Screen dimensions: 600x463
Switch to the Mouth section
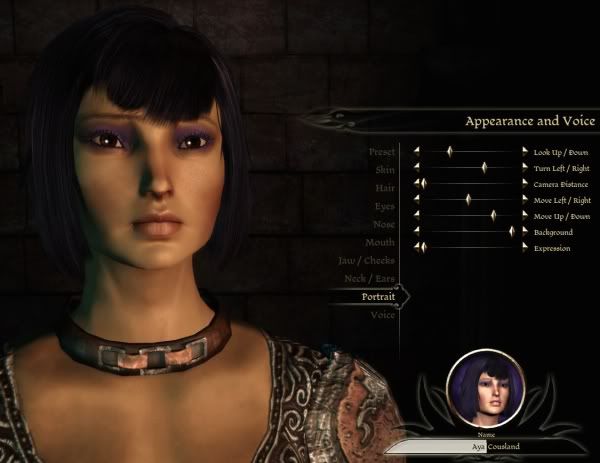tap(380, 242)
